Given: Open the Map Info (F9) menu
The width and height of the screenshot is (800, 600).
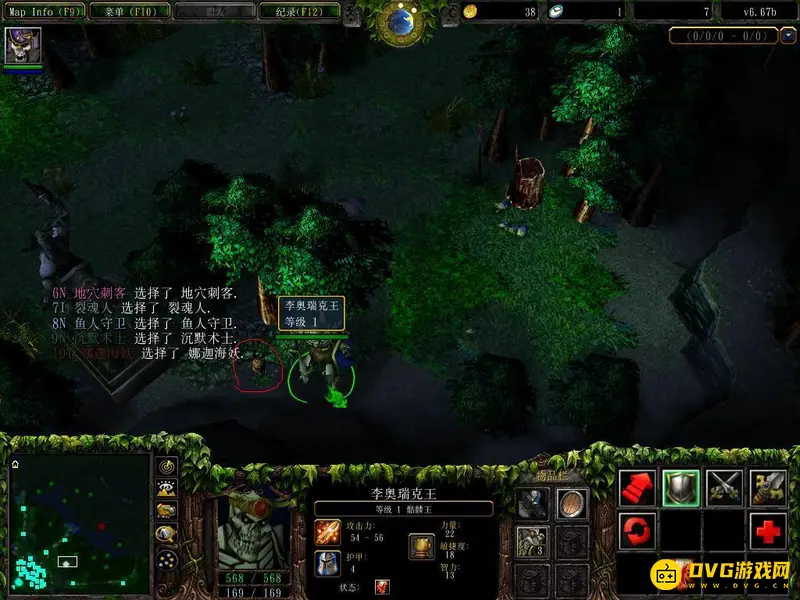Looking at the screenshot, I should [x=40, y=12].
